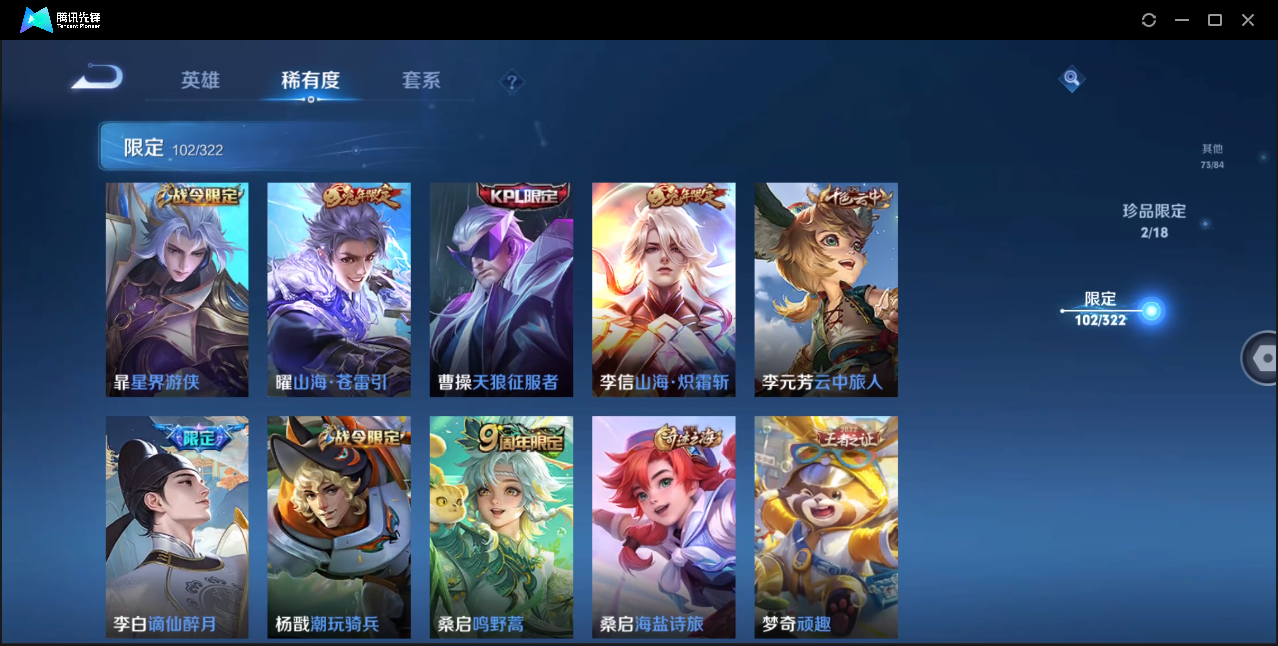1278x646 pixels.
Task: Jump to the 珍品限定 rarity section
Action: coord(1153,220)
